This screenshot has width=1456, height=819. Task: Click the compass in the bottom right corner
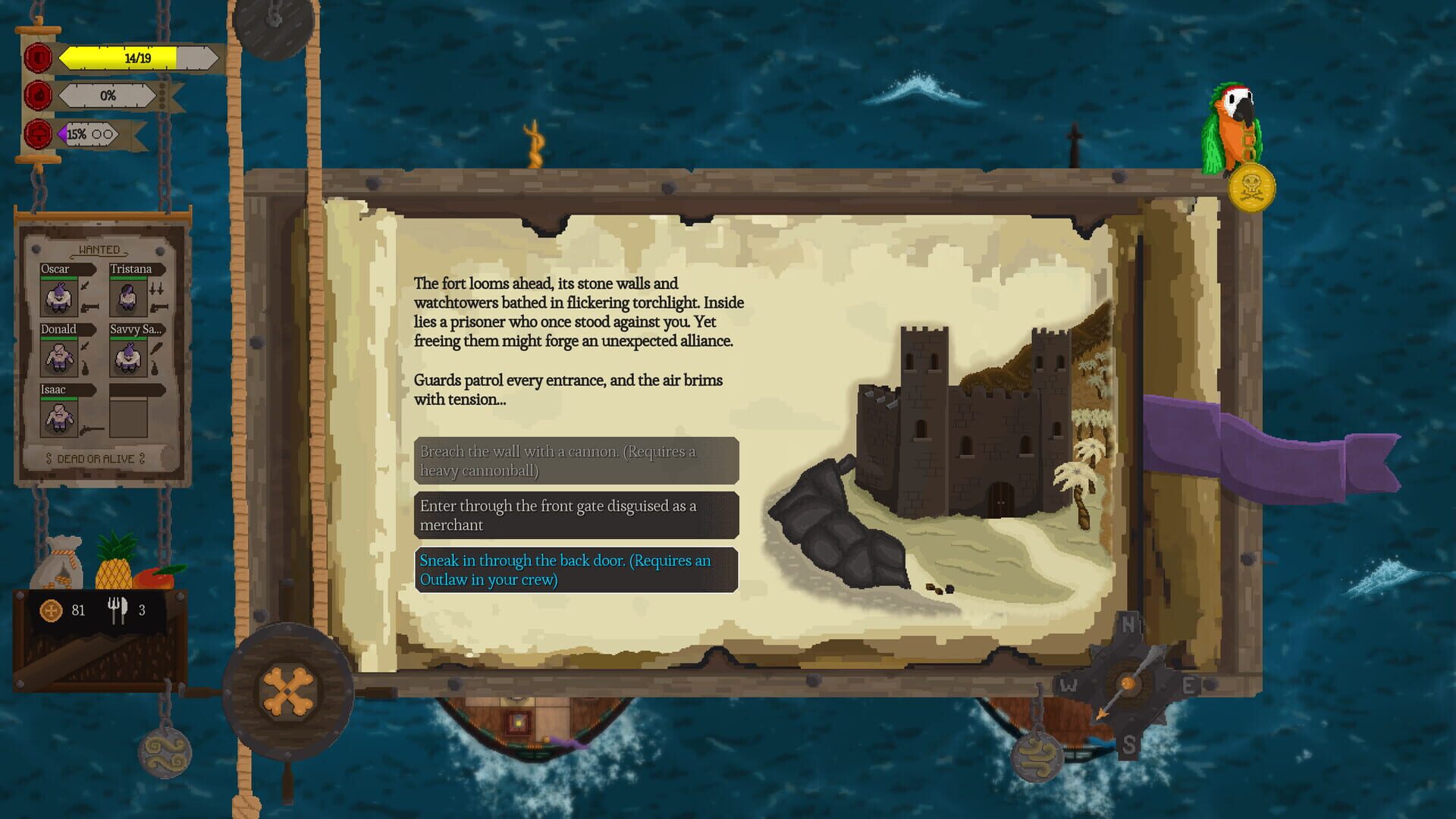click(1130, 682)
